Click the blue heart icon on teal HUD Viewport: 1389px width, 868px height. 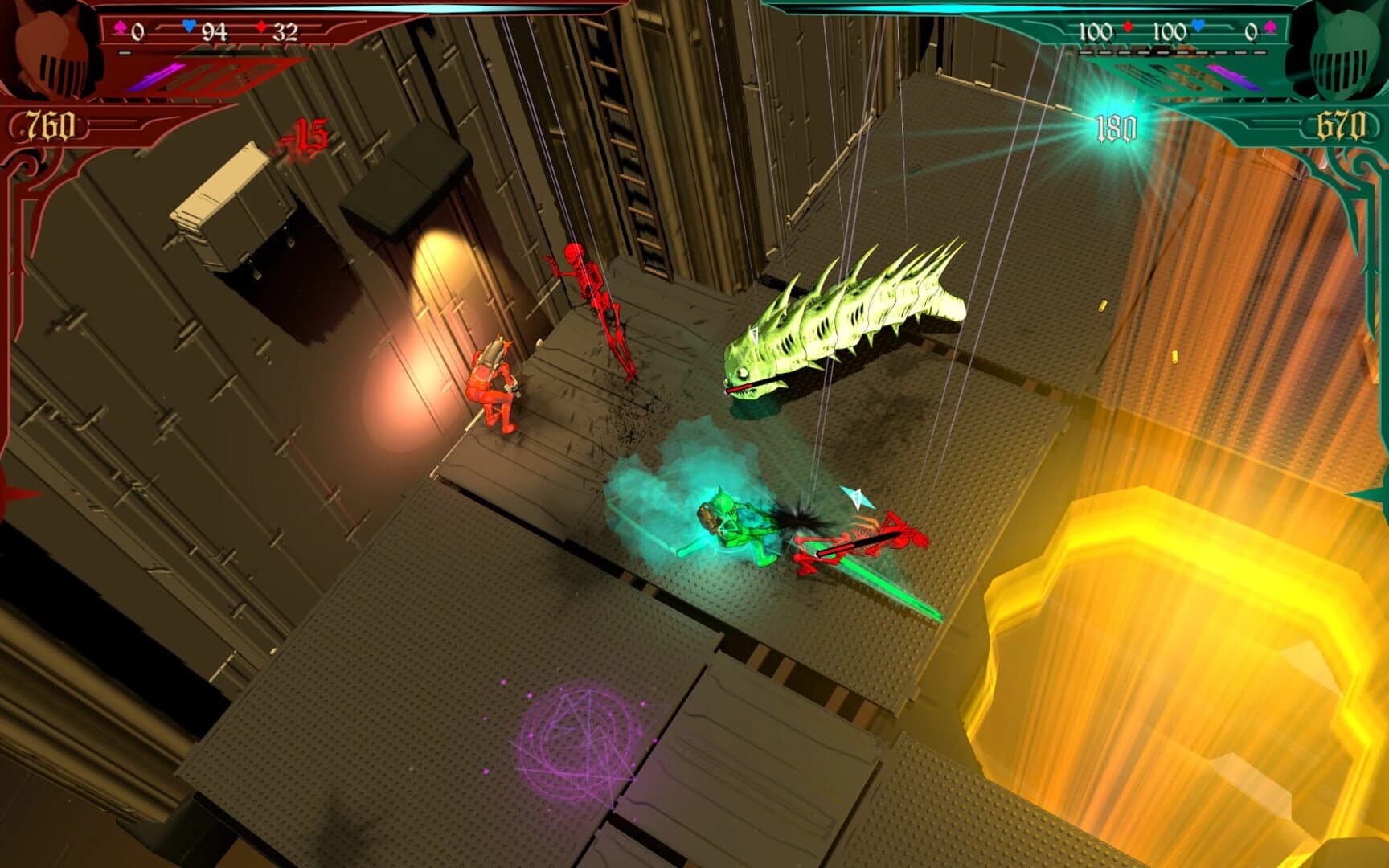coord(1197,26)
